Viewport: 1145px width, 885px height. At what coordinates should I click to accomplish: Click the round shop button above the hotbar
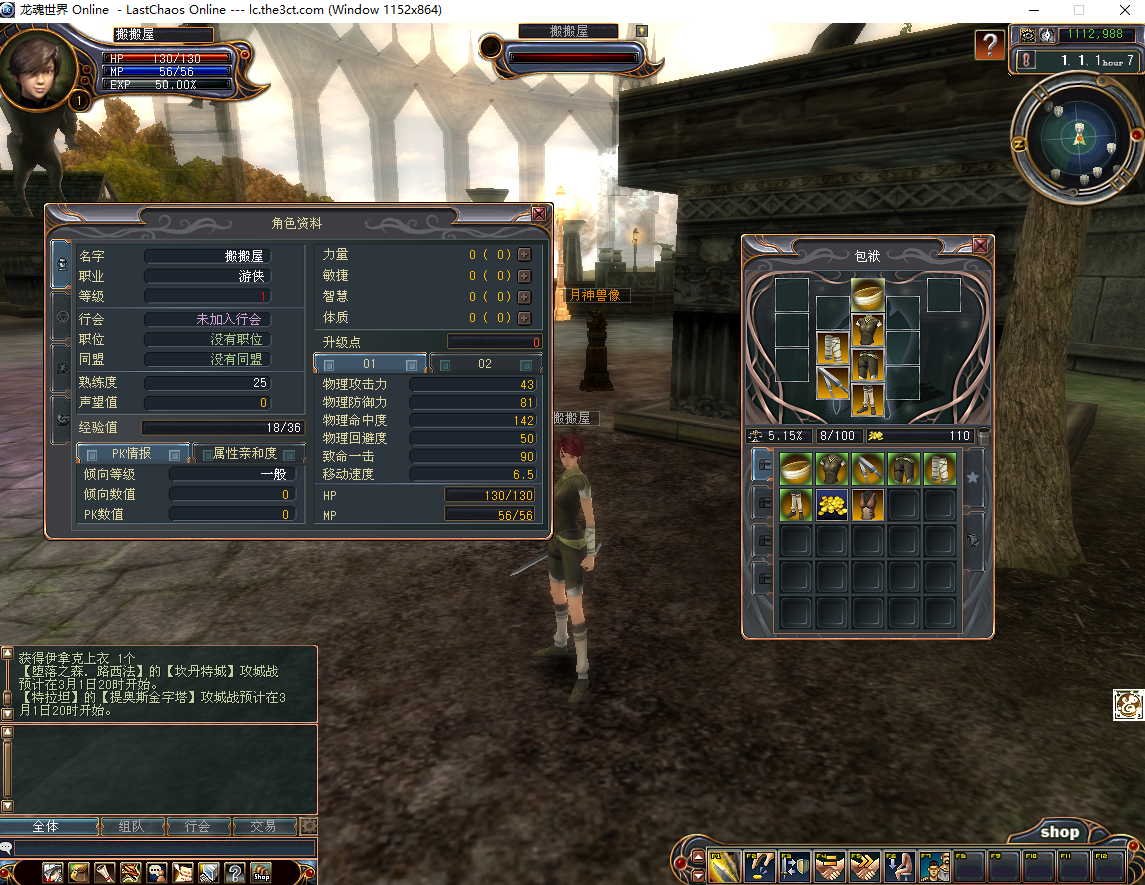click(x=1059, y=832)
